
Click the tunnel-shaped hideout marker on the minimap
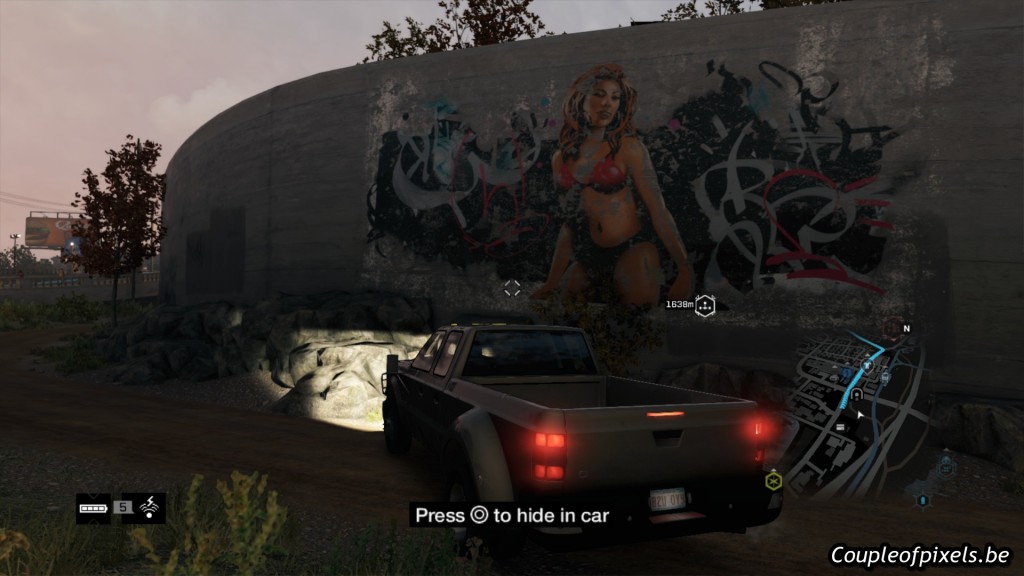(857, 394)
